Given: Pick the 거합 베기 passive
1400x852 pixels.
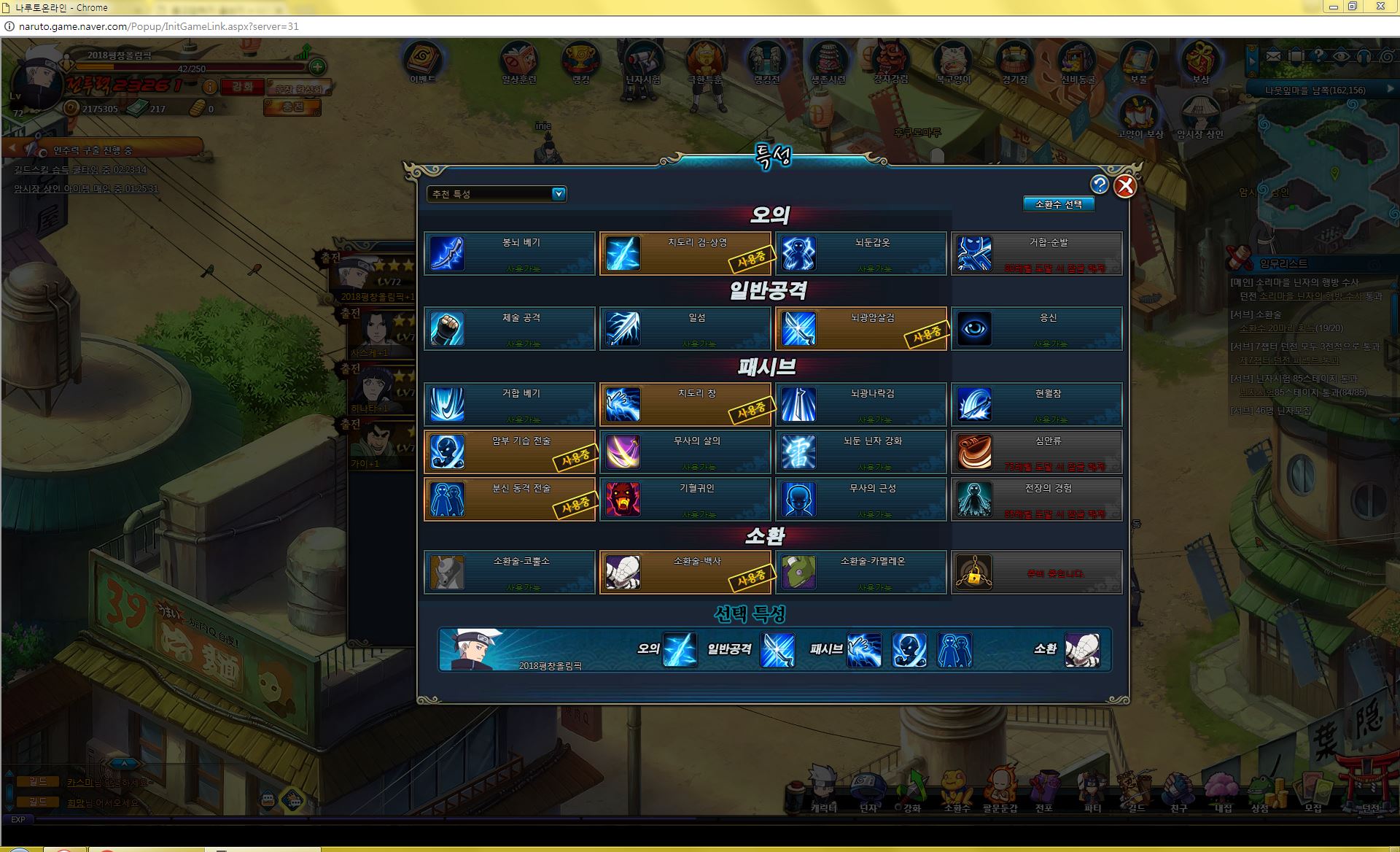Looking at the screenshot, I should [x=510, y=404].
